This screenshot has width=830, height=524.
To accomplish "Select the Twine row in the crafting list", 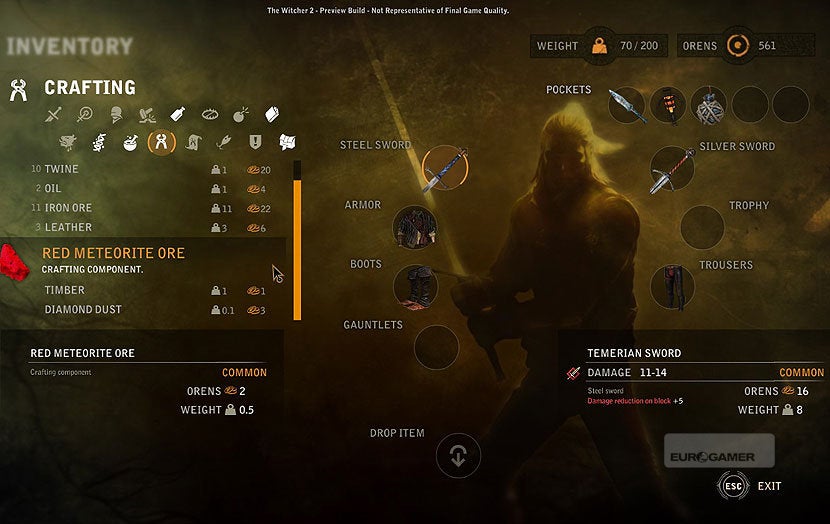I will (x=62, y=169).
